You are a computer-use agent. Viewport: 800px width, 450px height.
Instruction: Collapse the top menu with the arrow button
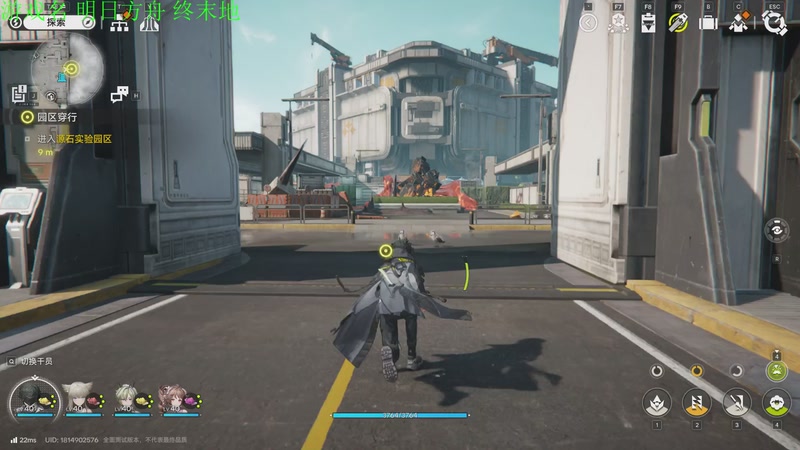(589, 23)
